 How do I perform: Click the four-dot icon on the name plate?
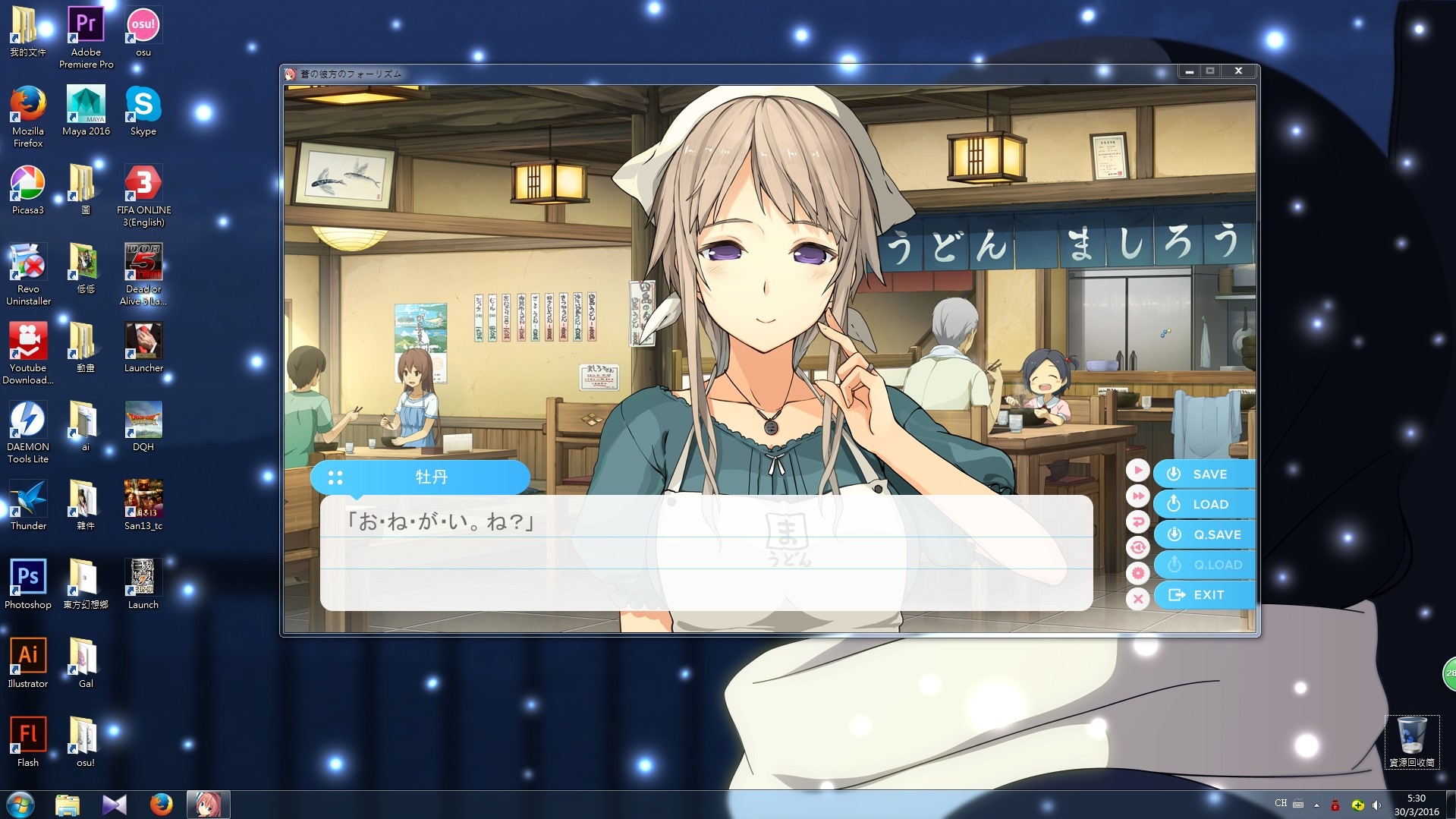[335, 478]
